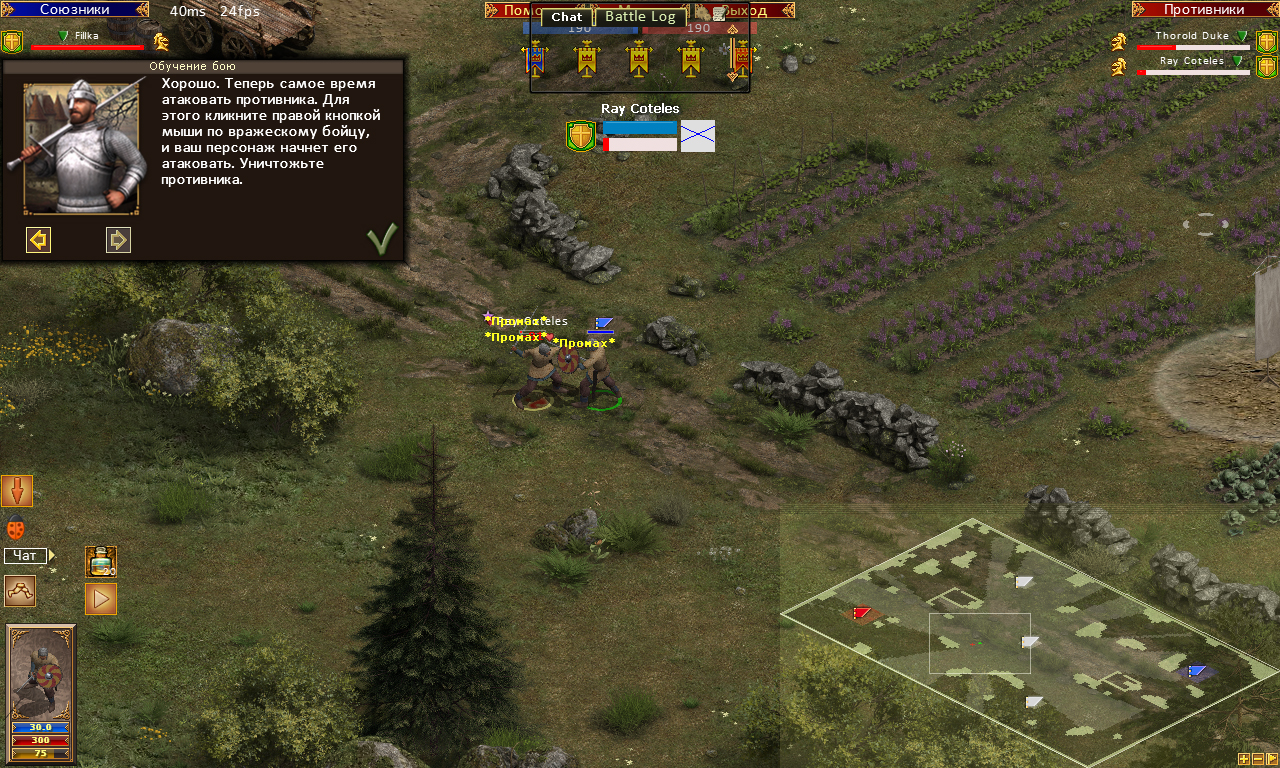Viewport: 1280px width, 768px height.
Task: Activate the crossed bones skill icon
Action: 20,591
